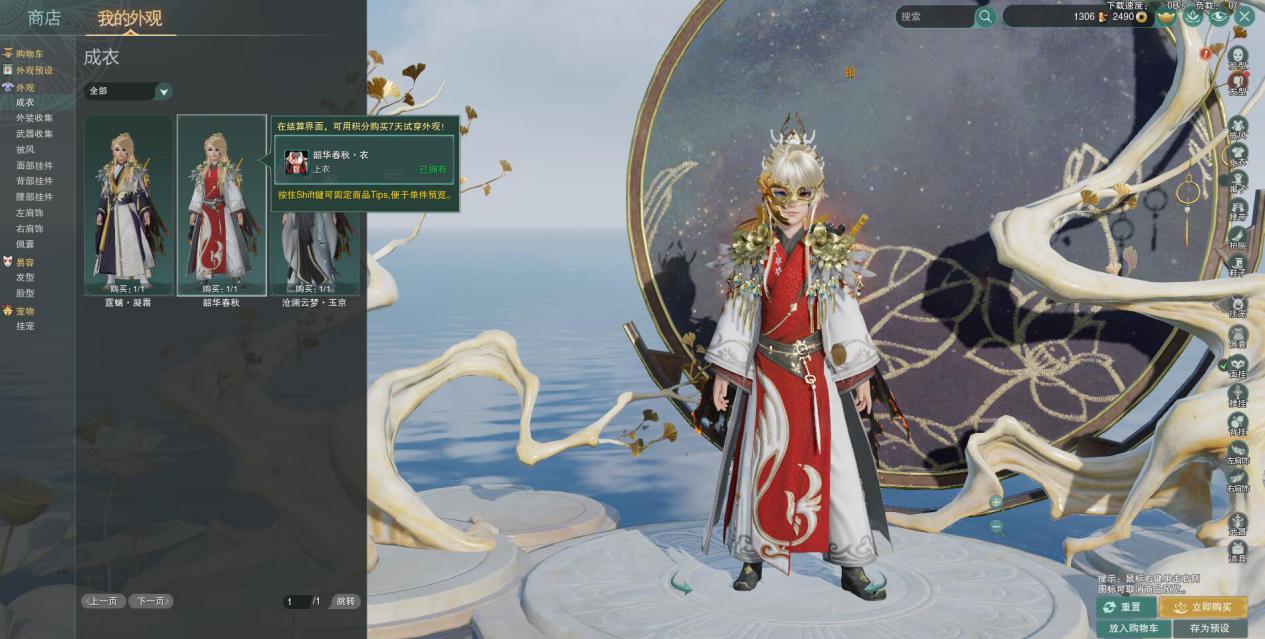Screen dimensions: 1265x639
Task: Select the 武器收集 weapon collection category
Action: 35,133
